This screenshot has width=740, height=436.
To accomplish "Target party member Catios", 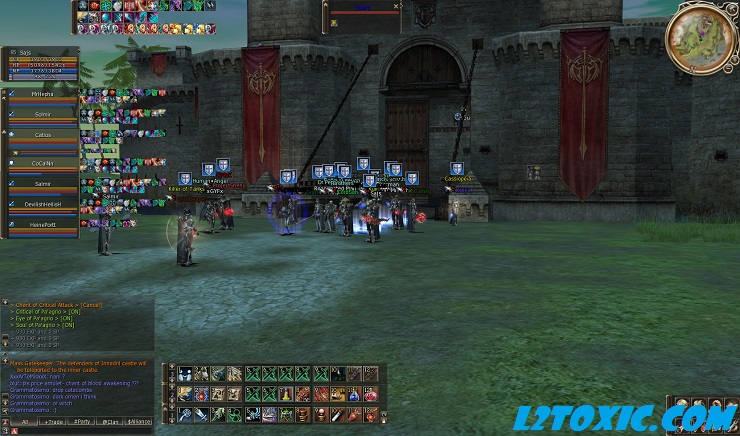I will (x=42, y=137).
